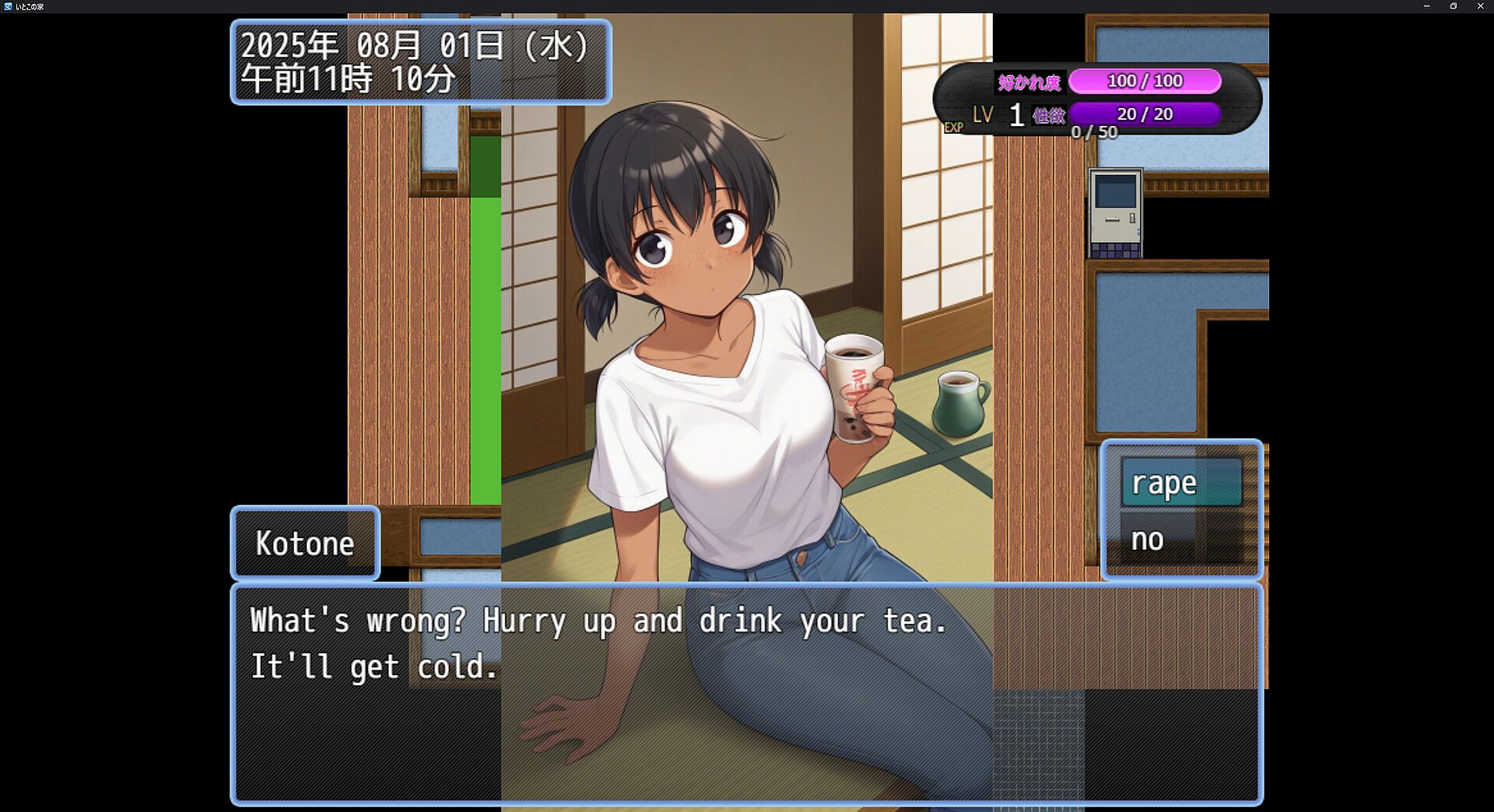Minimize the game window
Viewport: 1494px width, 812px height.
1426,6
